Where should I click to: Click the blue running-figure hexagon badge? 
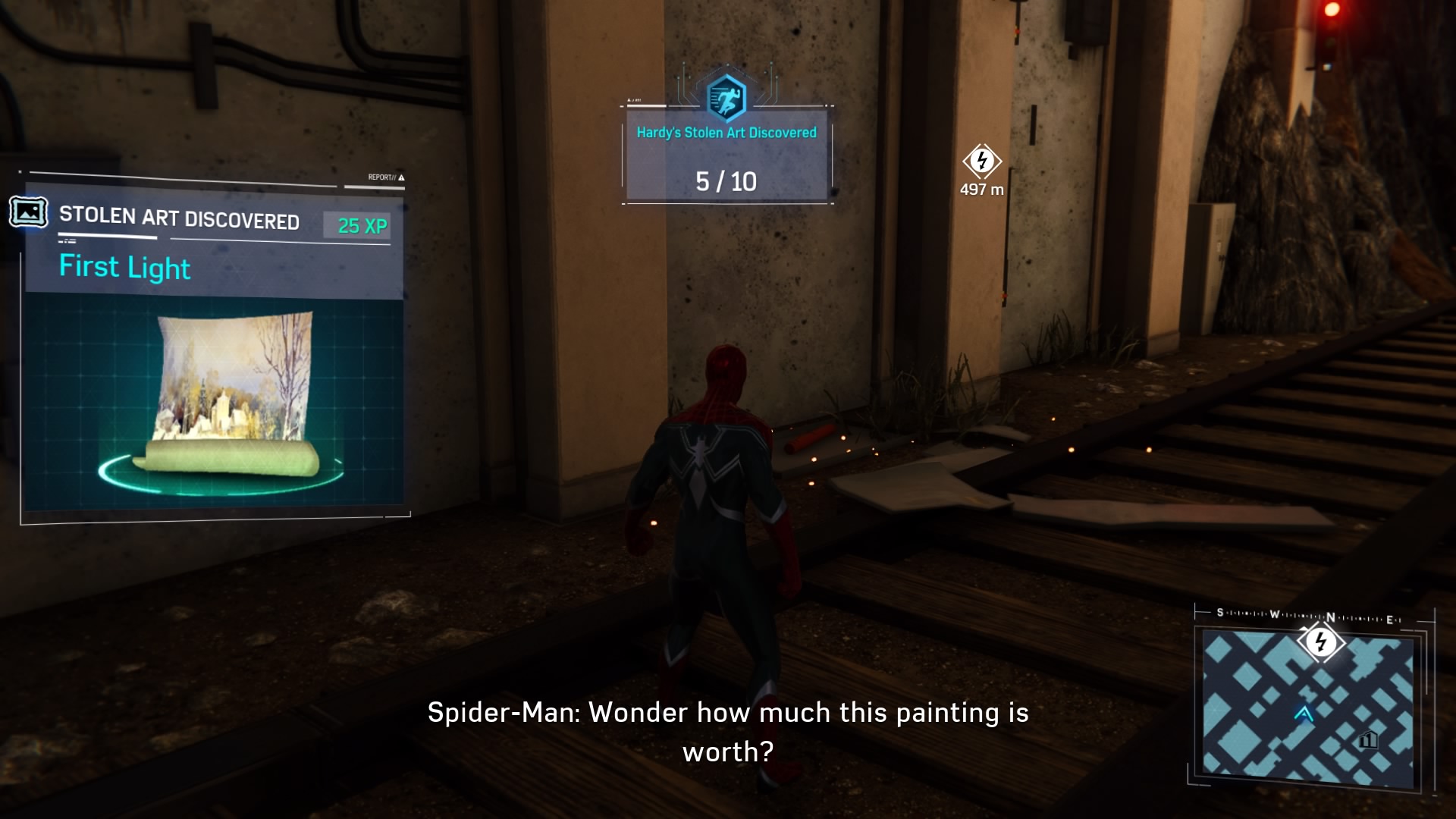coord(726,99)
